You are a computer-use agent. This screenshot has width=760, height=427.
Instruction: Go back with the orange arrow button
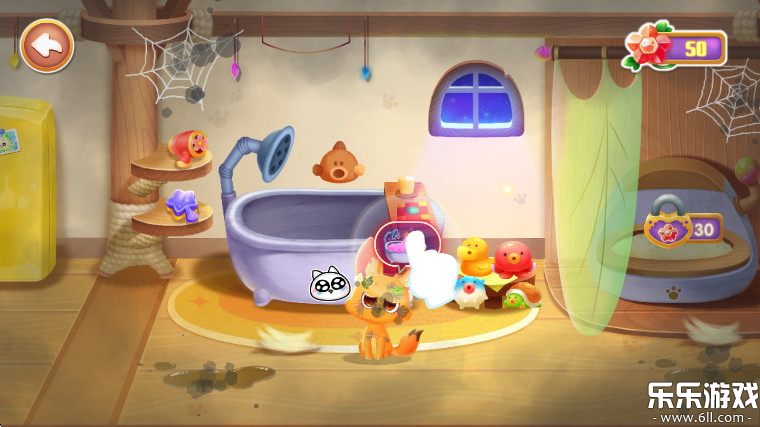(x=46, y=45)
